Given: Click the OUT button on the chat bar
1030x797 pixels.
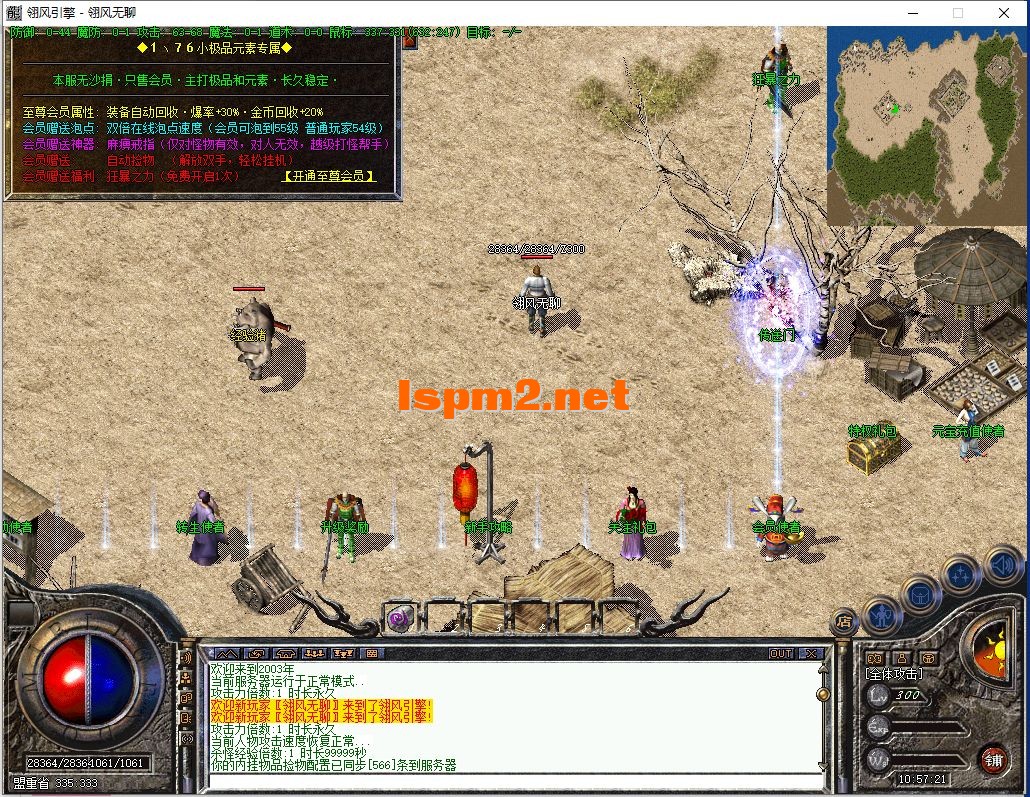Looking at the screenshot, I should pyautogui.click(x=781, y=653).
